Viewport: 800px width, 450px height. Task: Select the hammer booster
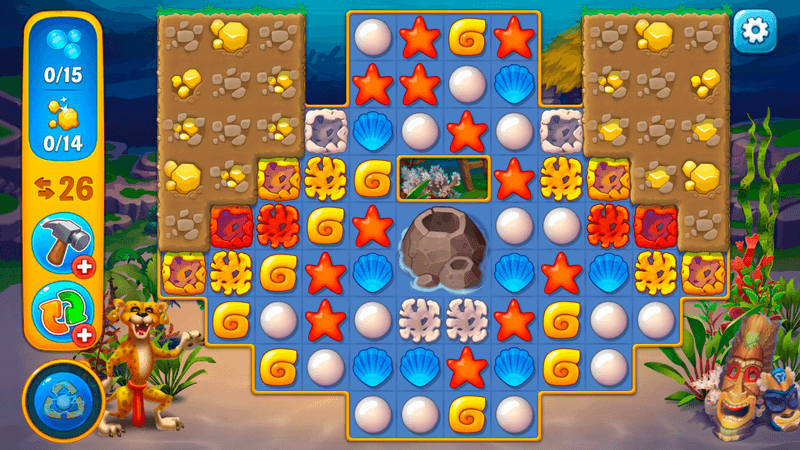coord(56,241)
